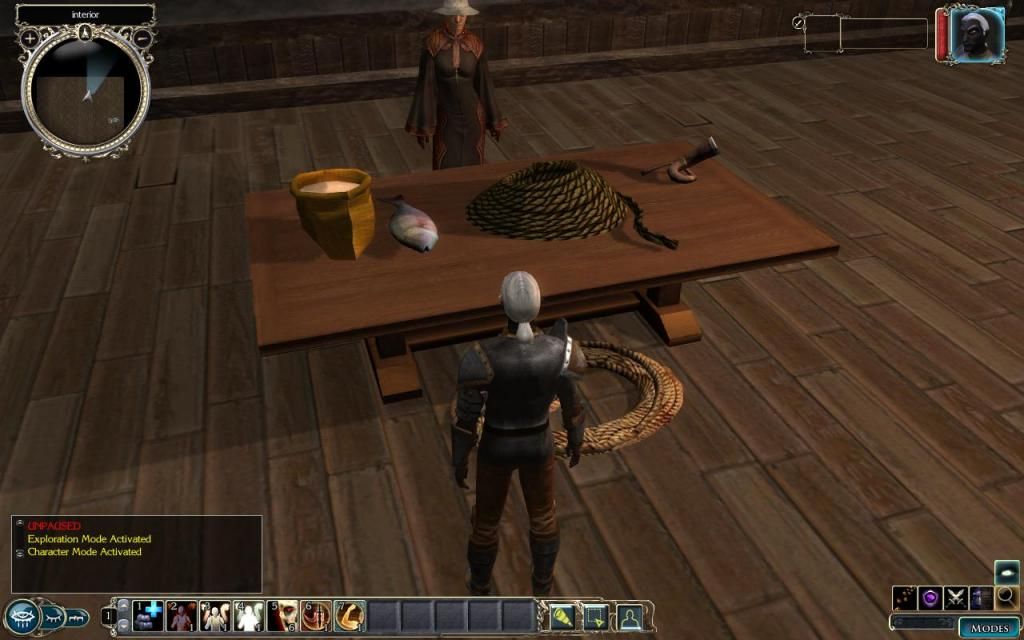Click the yellow megaphone button

click(562, 616)
